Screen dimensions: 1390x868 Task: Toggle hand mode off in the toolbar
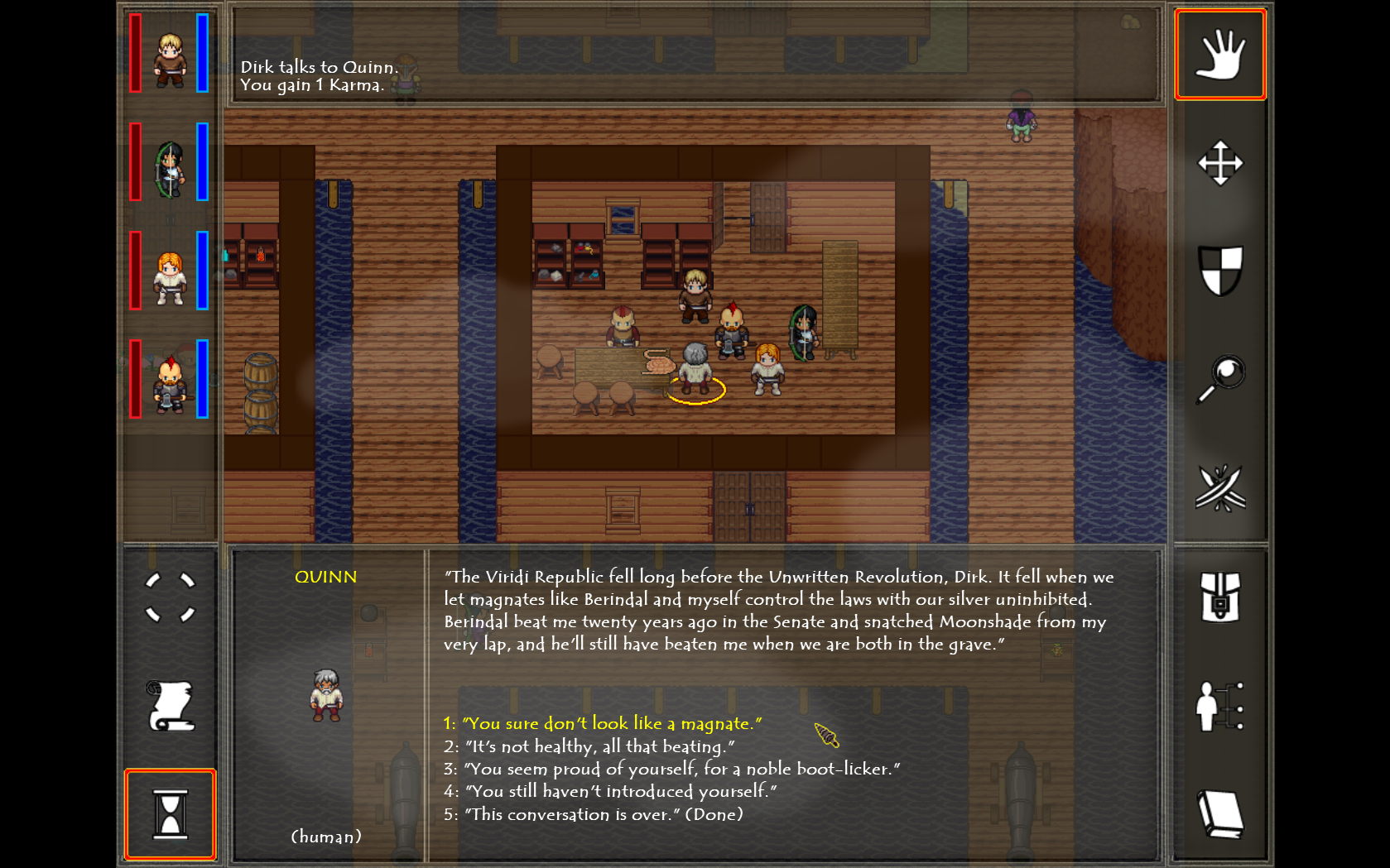pyautogui.click(x=1220, y=53)
